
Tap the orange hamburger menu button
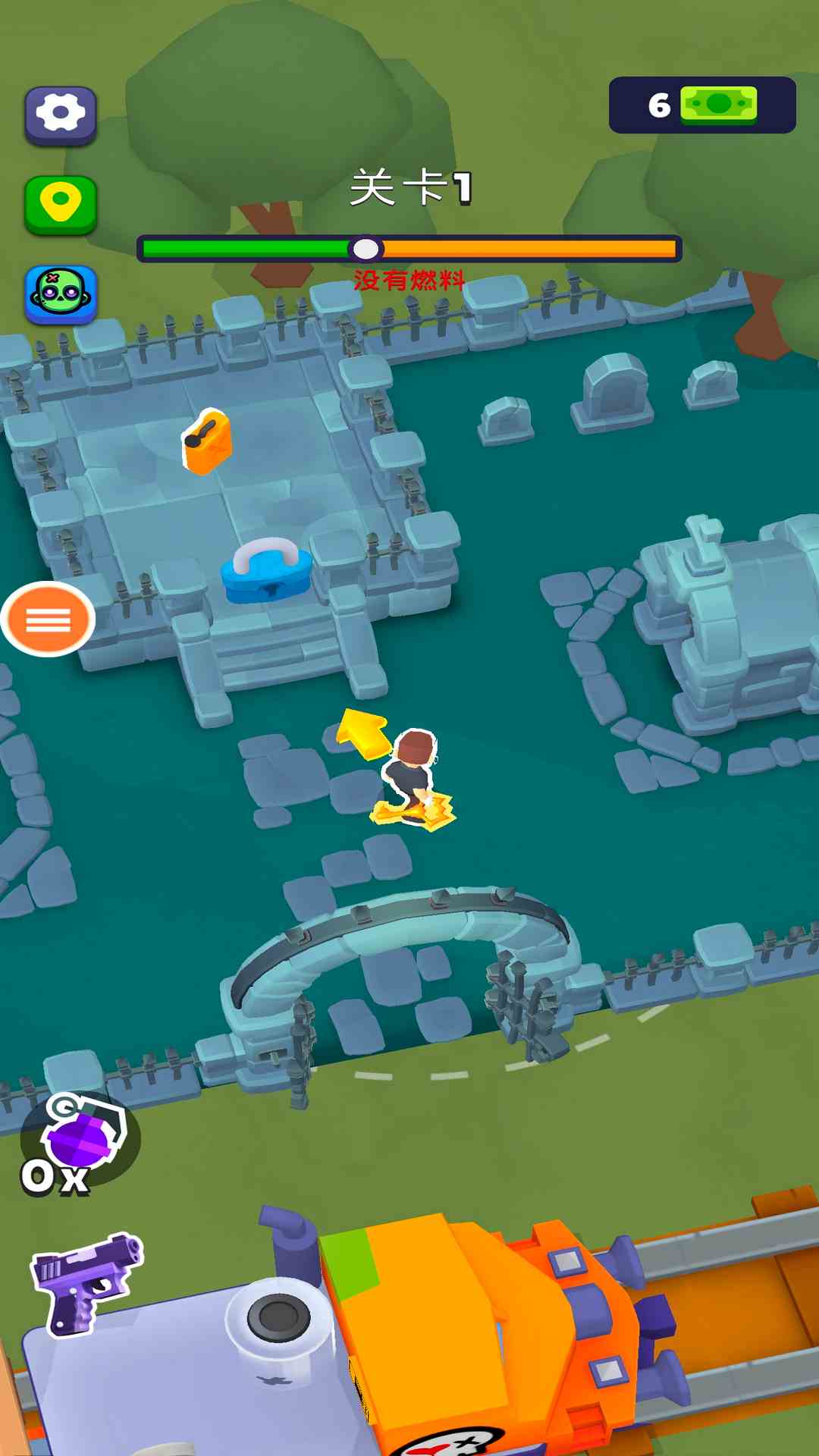(x=48, y=619)
